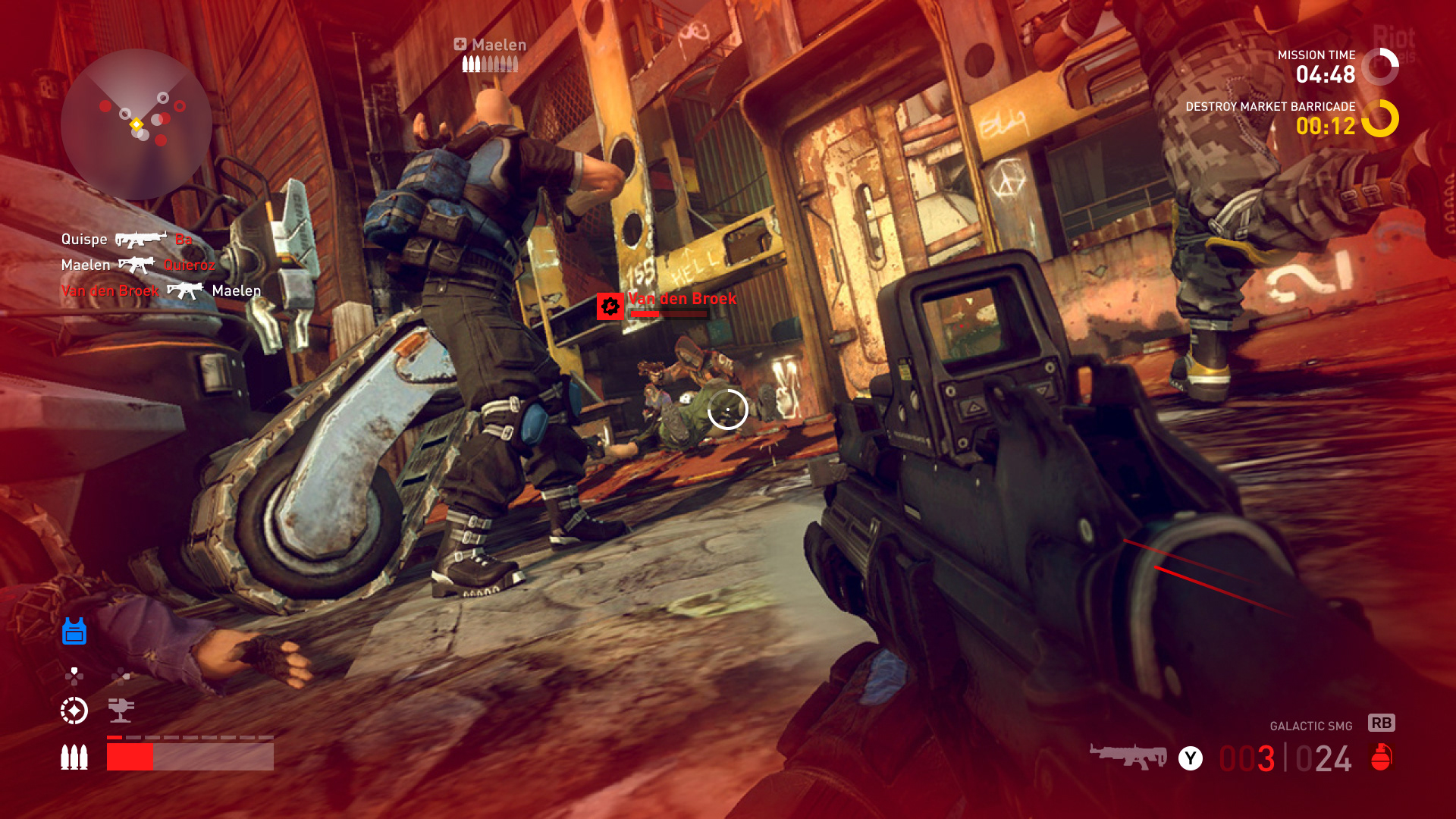Select the dashed circle star ability icon
This screenshot has width=1456, height=819.
pyautogui.click(x=74, y=711)
